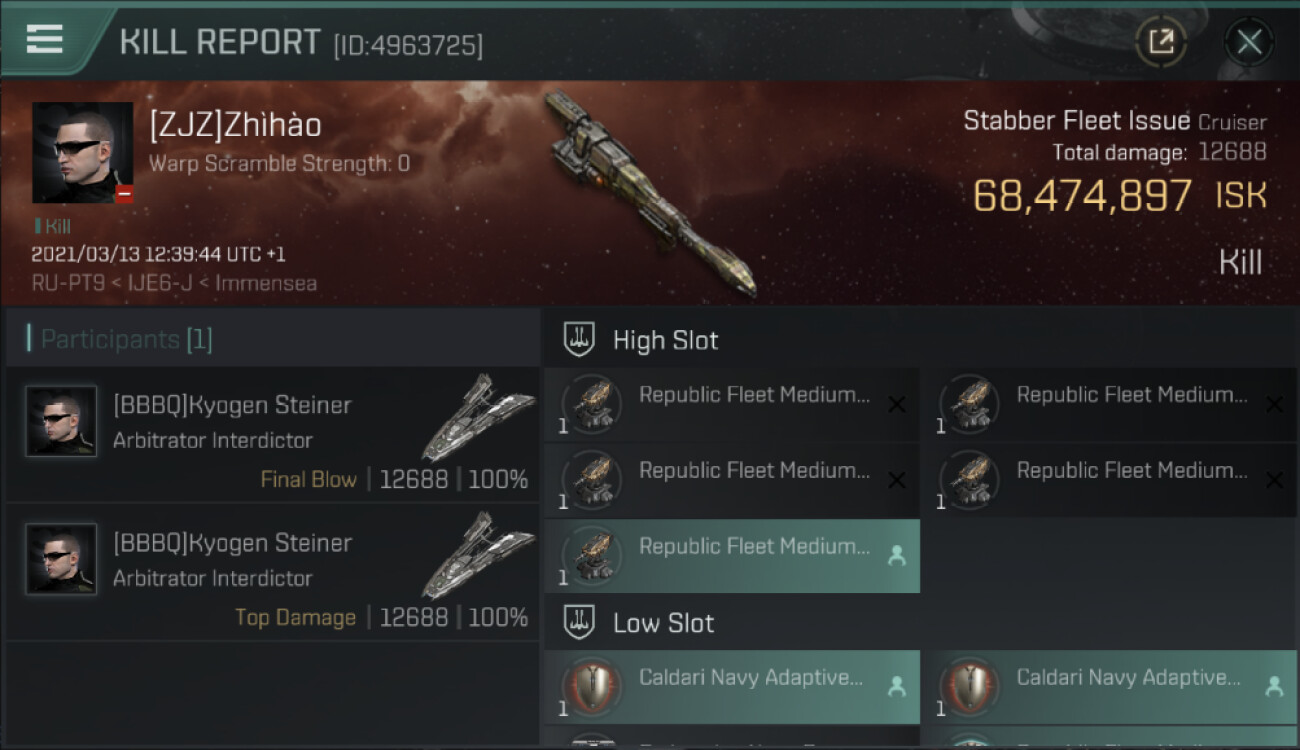Share the kill report via export icon
The height and width of the screenshot is (750, 1300).
click(1161, 42)
